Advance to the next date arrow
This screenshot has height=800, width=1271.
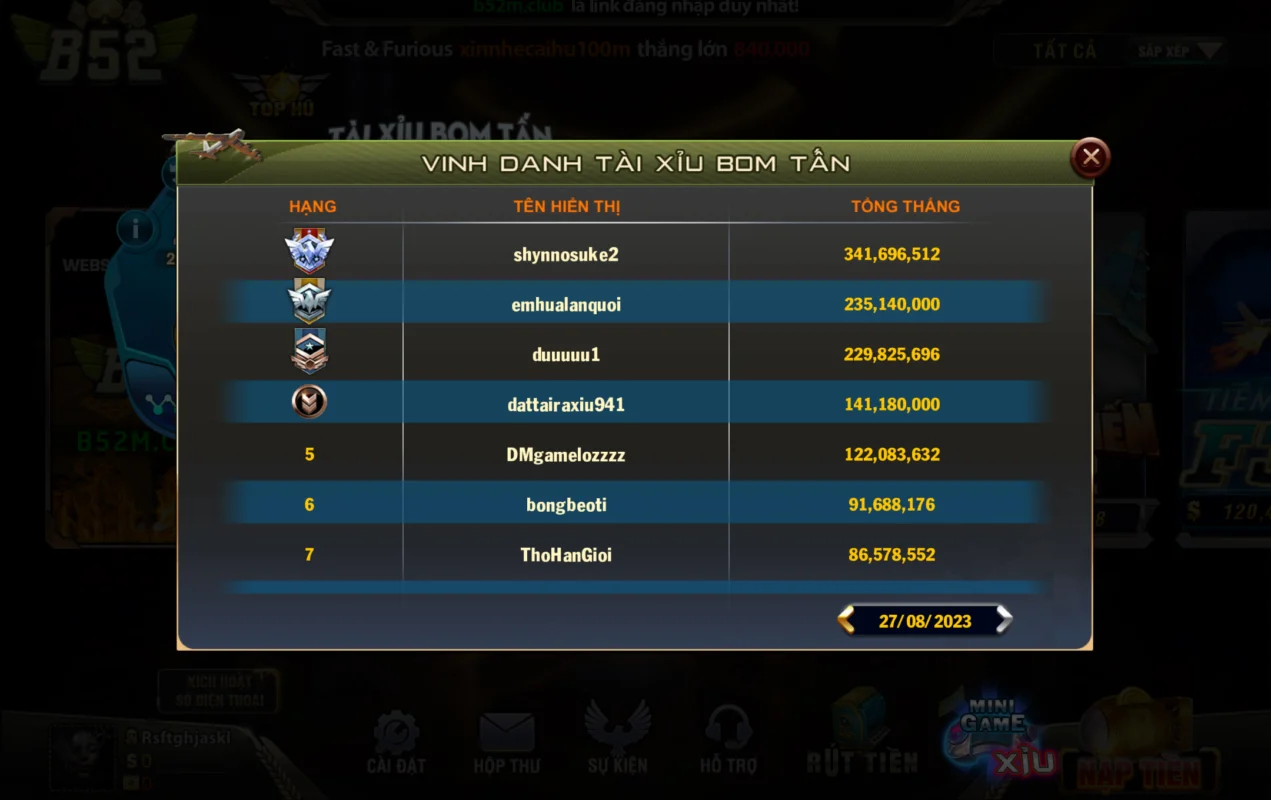click(1003, 620)
